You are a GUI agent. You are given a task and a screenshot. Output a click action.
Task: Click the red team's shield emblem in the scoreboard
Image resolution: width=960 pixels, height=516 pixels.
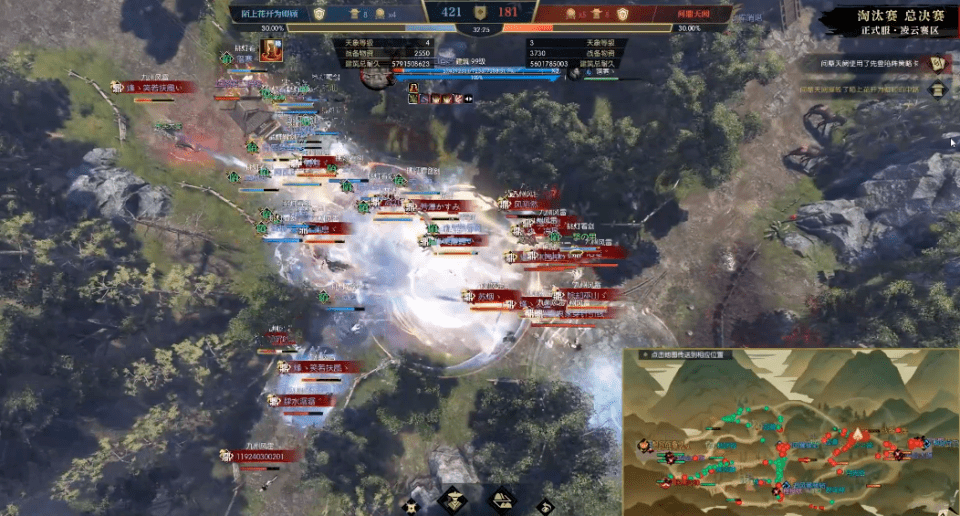coord(622,14)
